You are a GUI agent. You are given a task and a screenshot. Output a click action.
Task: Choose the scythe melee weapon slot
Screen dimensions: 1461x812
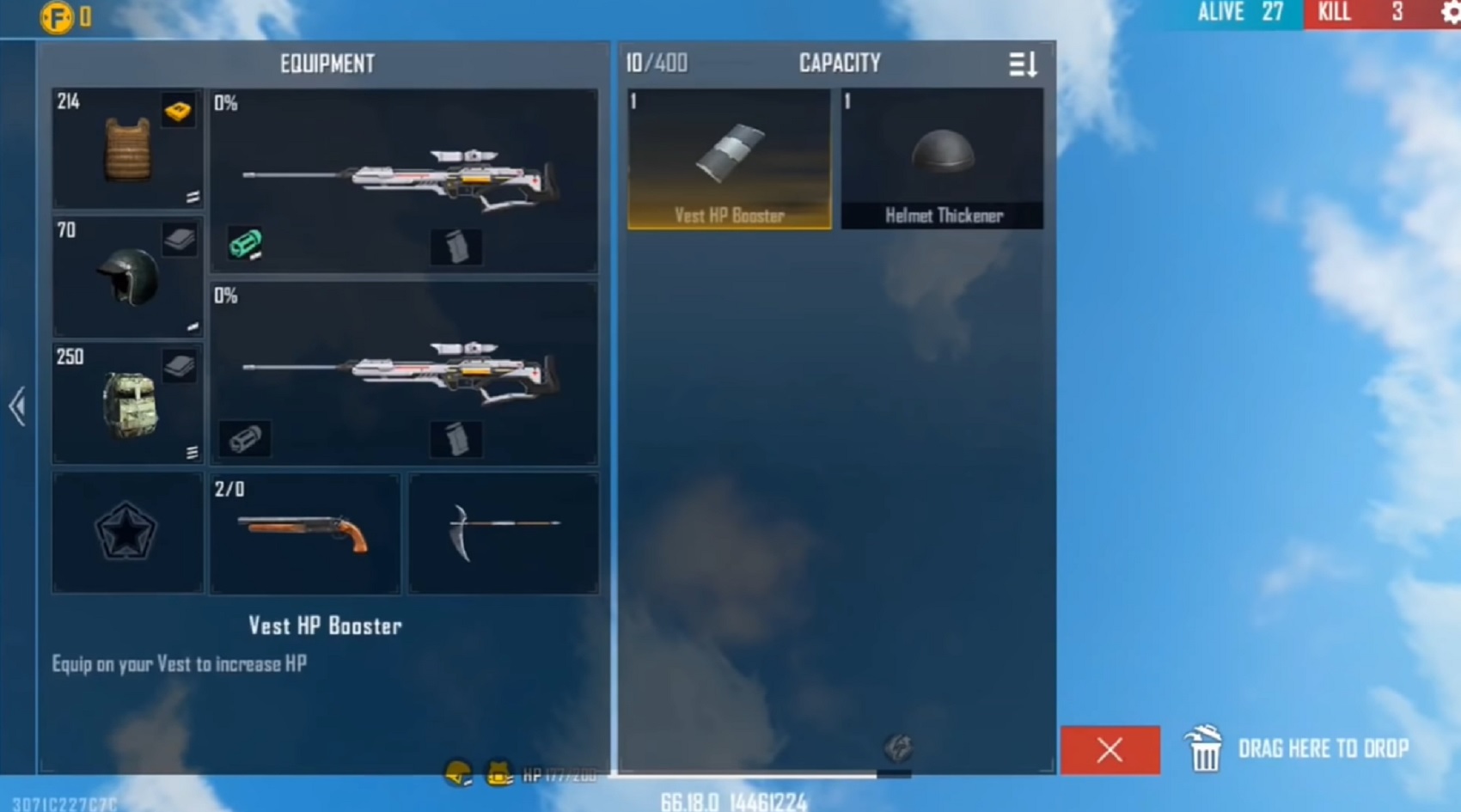(504, 533)
